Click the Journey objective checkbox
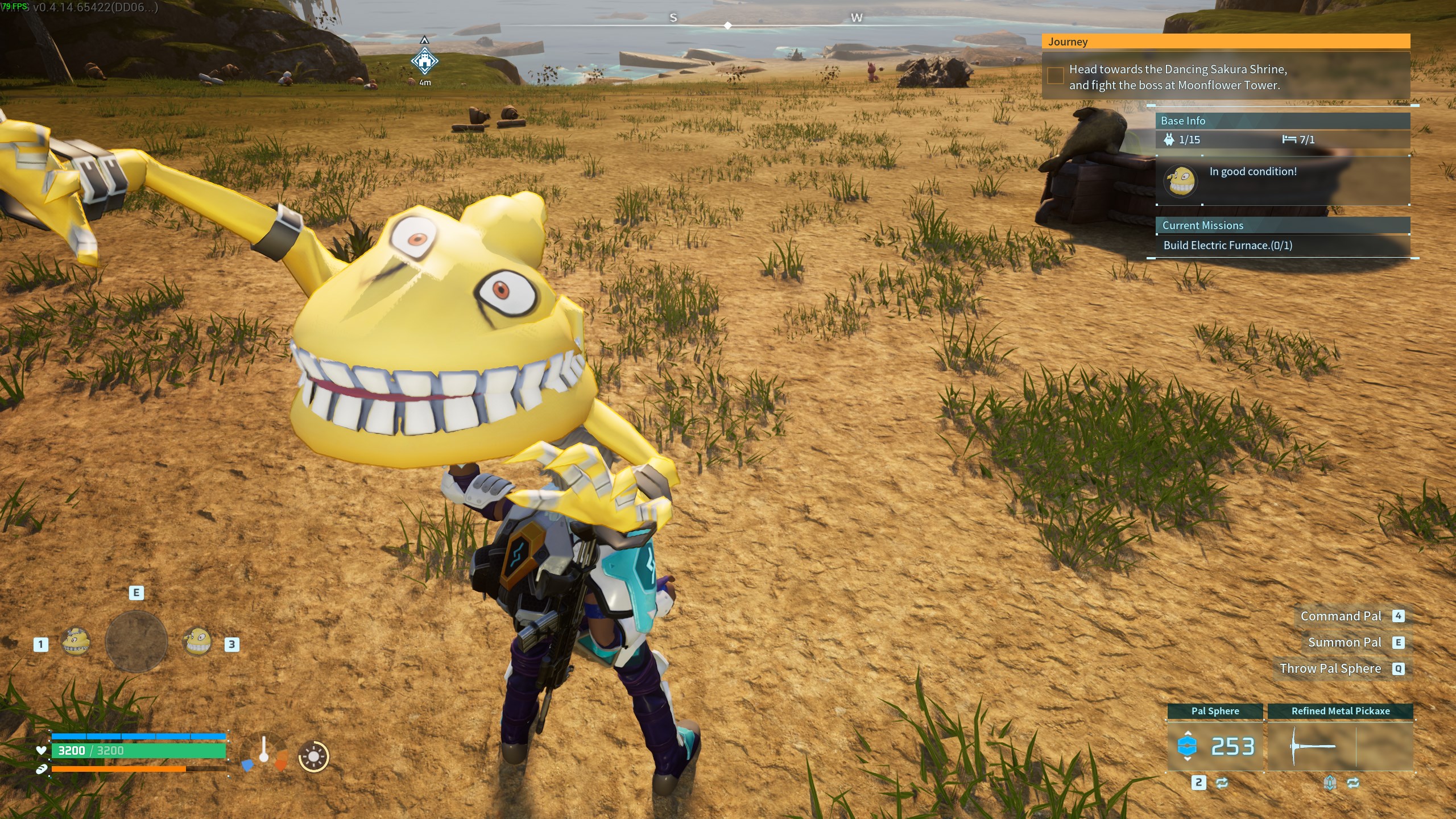The height and width of the screenshot is (819, 1456). (x=1055, y=76)
